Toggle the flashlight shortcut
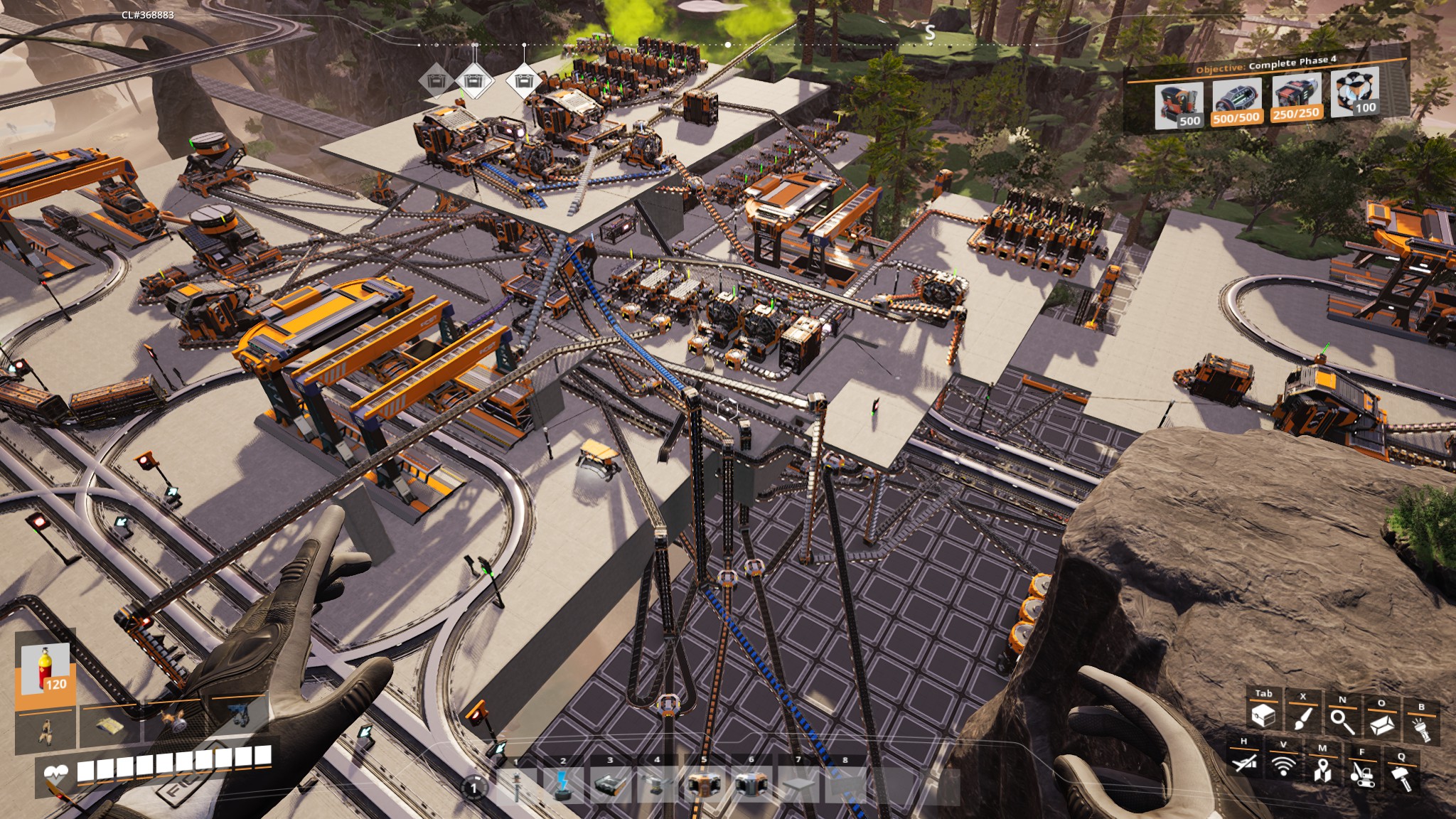Screen dimensions: 1456x819 coord(1421,729)
